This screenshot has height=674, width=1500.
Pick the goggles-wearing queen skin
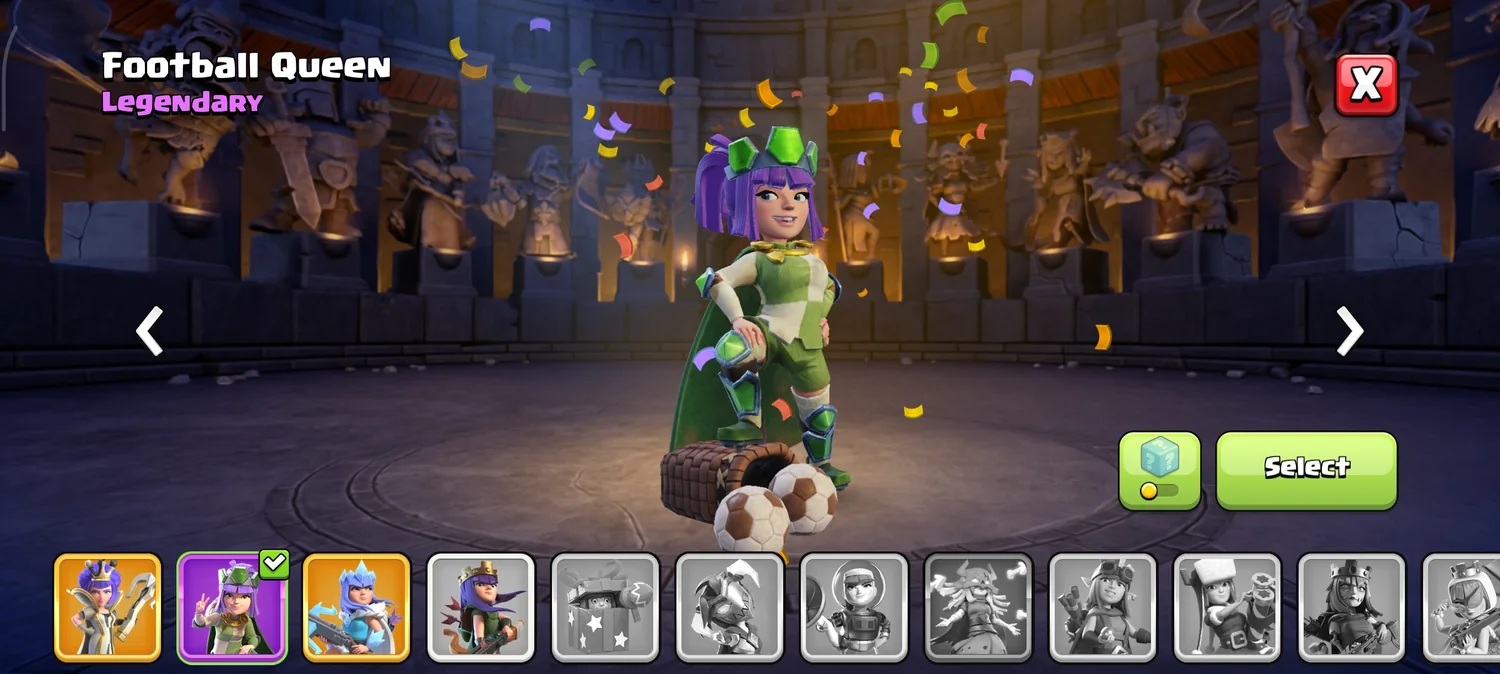[1103, 607]
